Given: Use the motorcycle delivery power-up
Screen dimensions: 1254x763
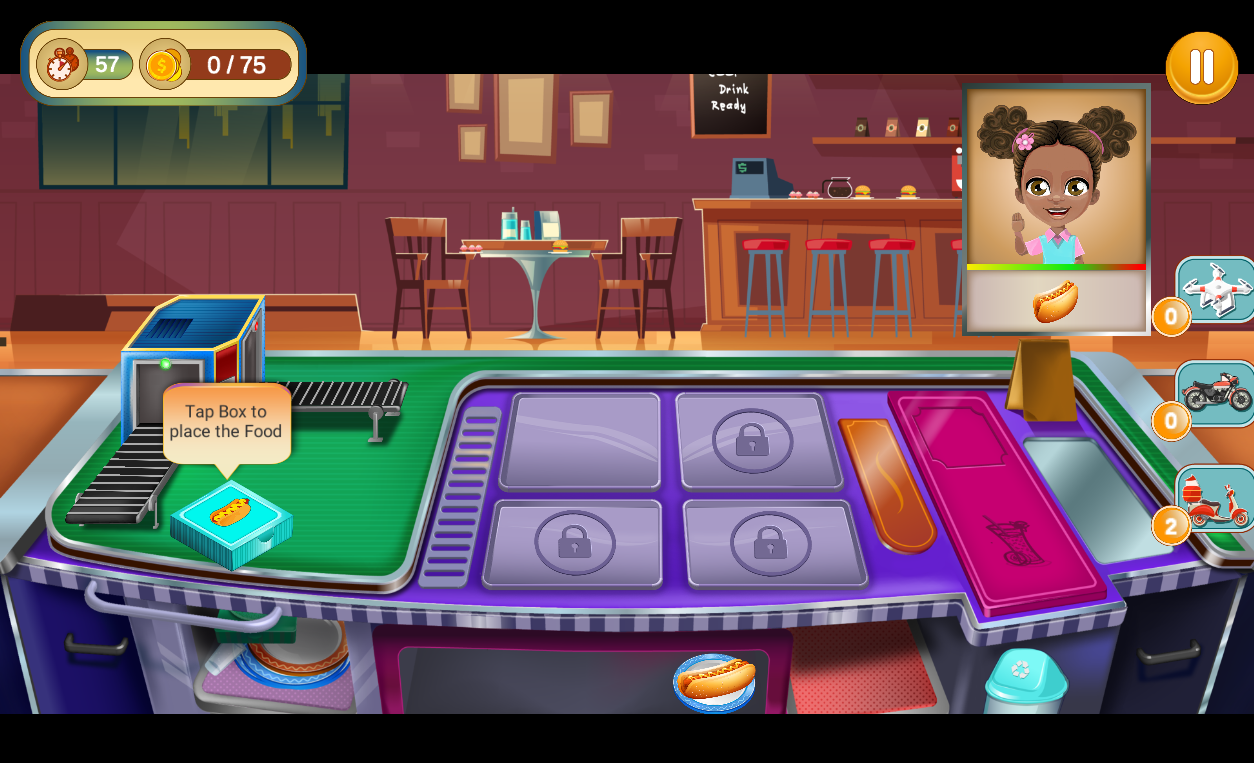Looking at the screenshot, I should (x=1215, y=393).
